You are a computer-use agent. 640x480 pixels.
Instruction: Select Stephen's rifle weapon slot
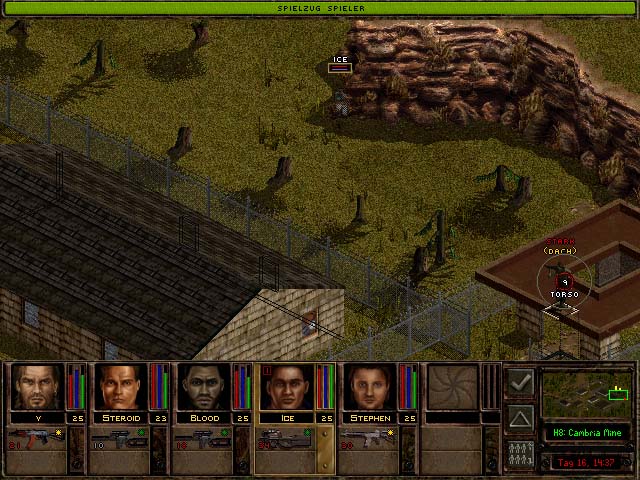coord(368,438)
